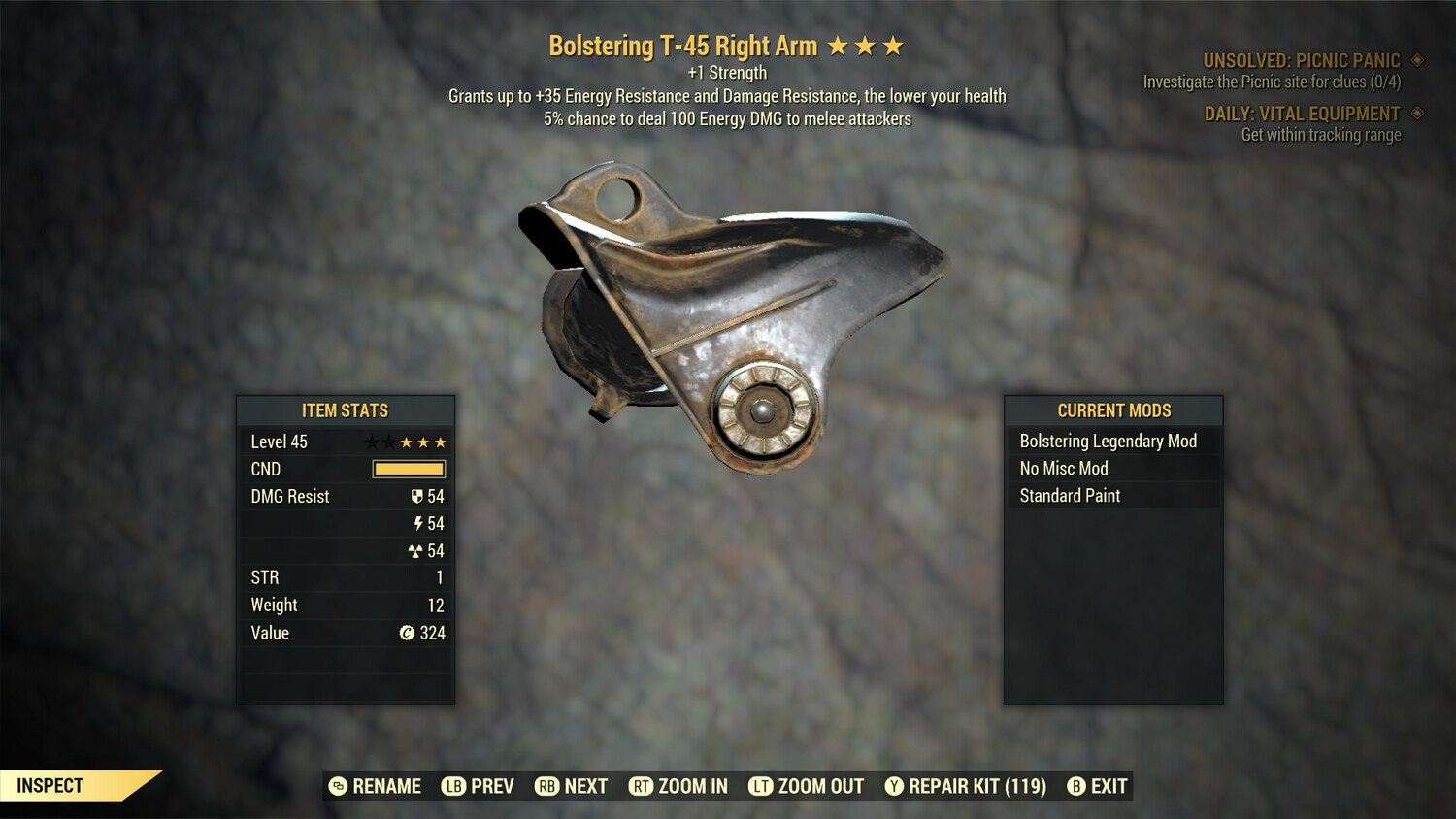
Task: Open the Rename option
Action: point(378,786)
